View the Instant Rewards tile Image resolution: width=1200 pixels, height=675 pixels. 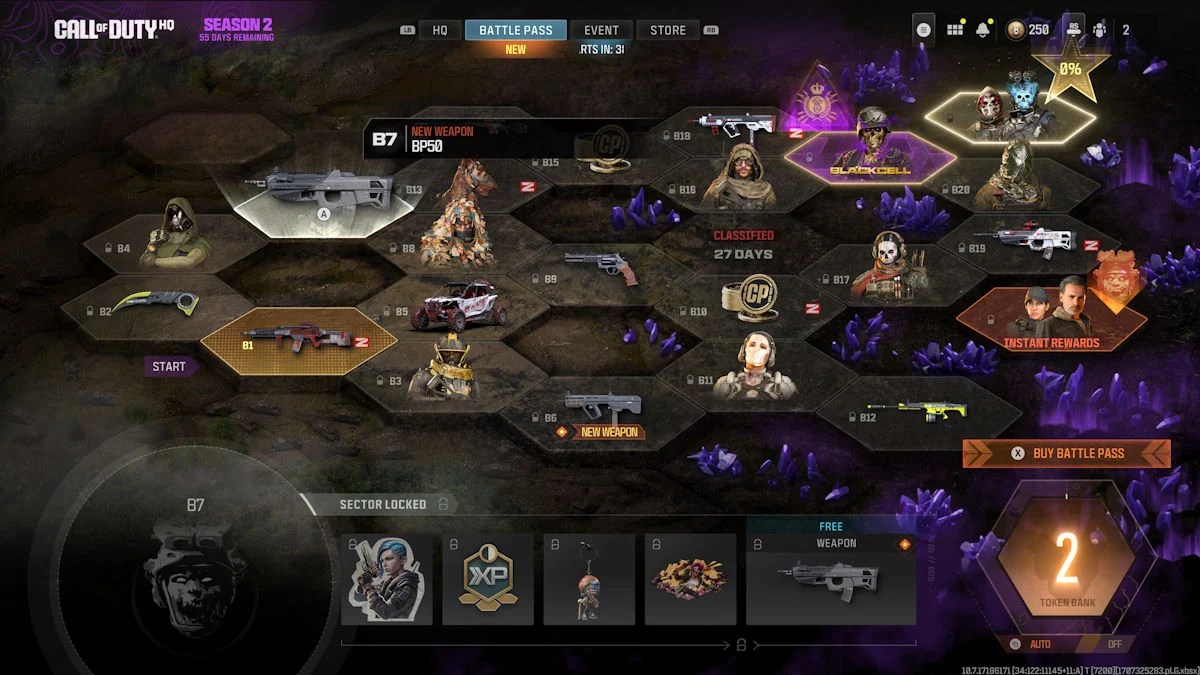[x=1050, y=320]
